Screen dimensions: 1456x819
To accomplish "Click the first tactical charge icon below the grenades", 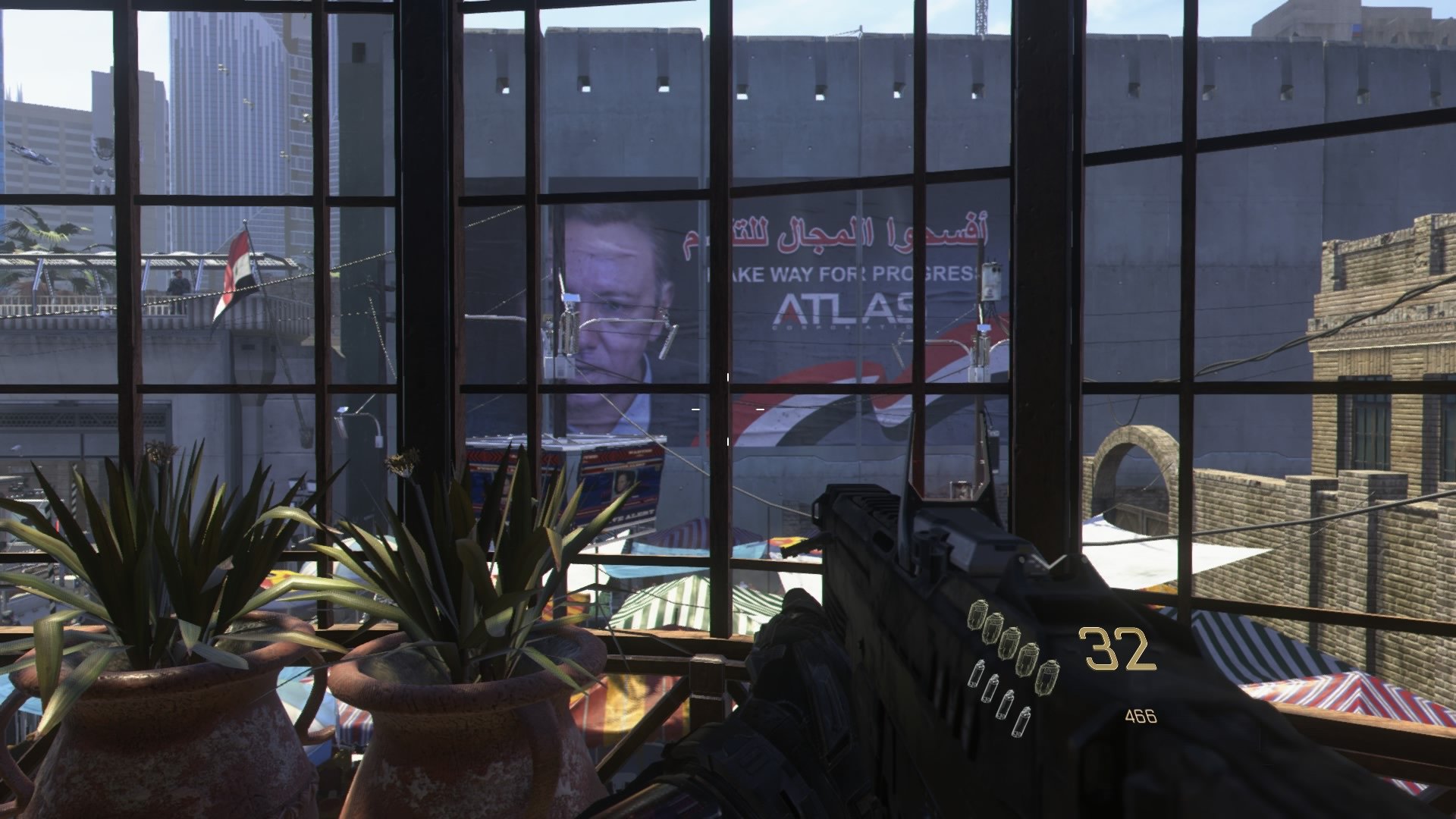I will [977, 674].
